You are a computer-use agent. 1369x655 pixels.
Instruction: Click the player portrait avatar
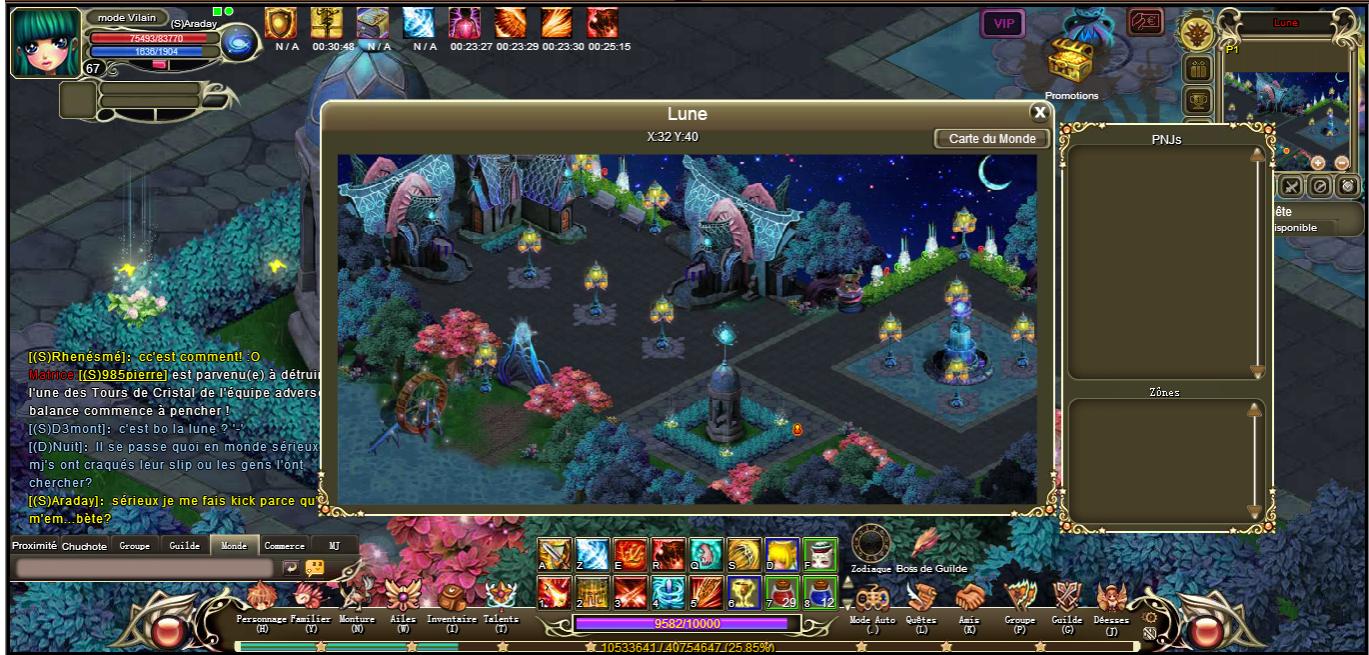click(45, 42)
